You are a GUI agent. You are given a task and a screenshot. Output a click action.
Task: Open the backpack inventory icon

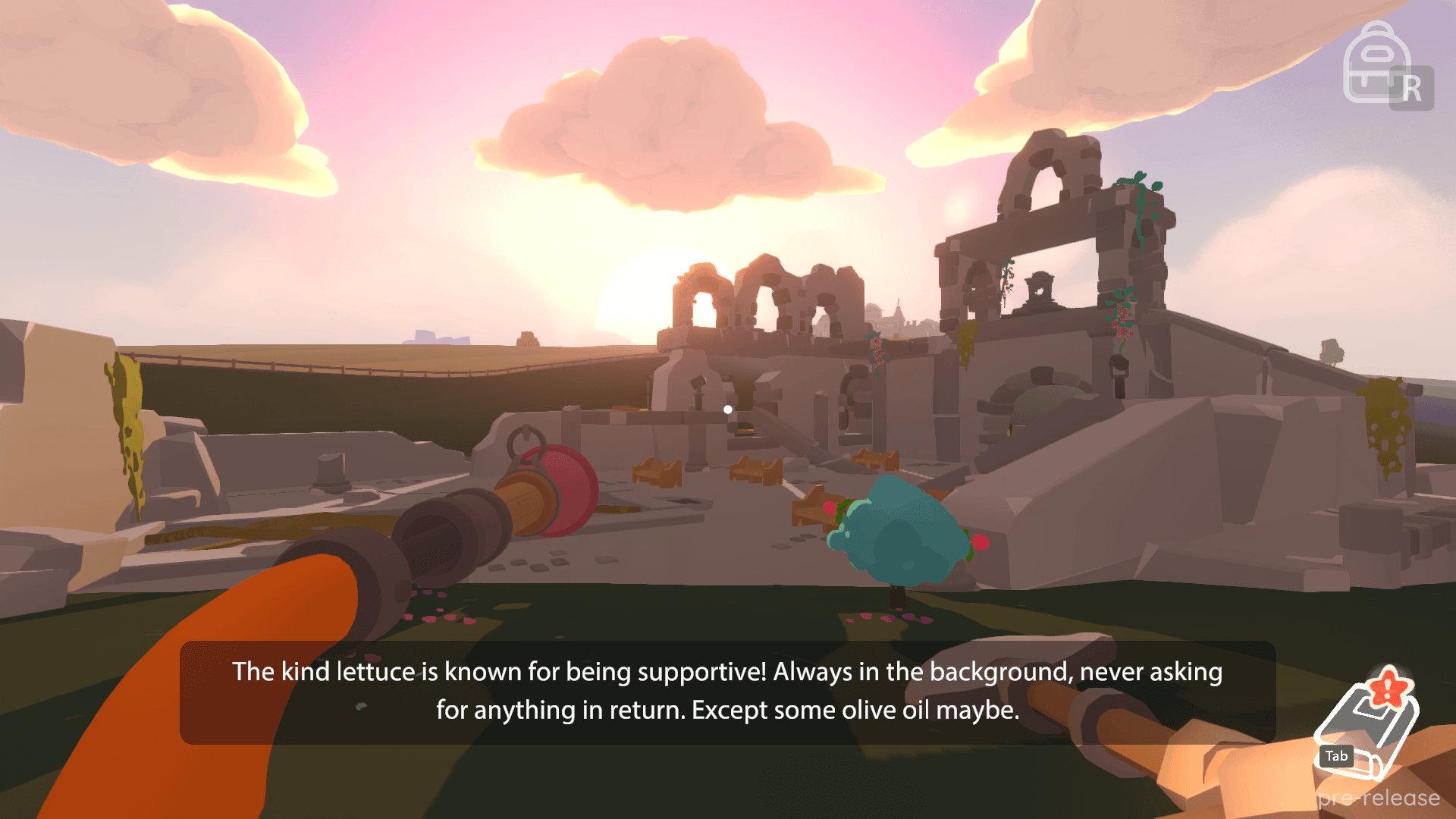coord(1376,64)
